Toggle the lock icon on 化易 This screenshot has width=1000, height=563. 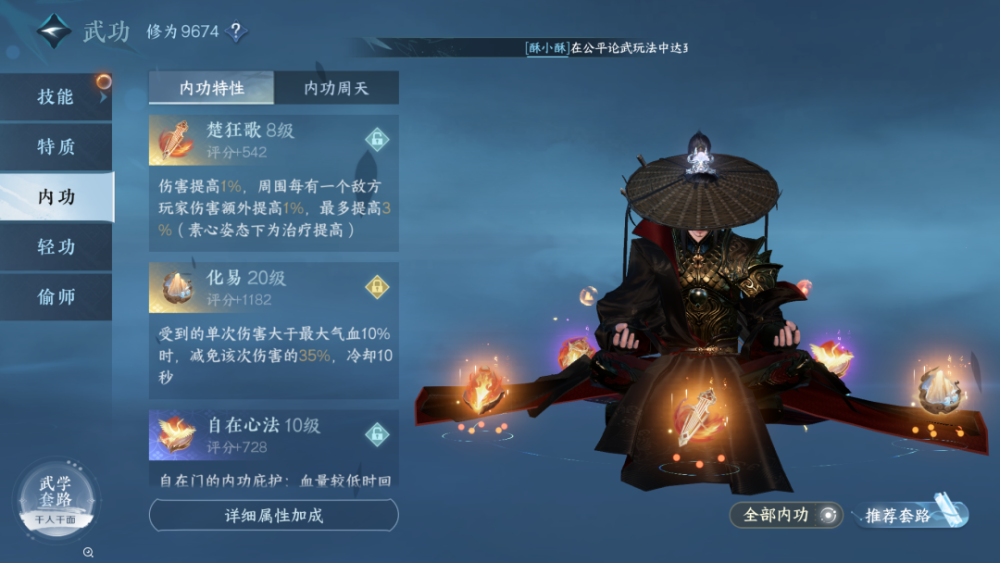[x=376, y=288]
